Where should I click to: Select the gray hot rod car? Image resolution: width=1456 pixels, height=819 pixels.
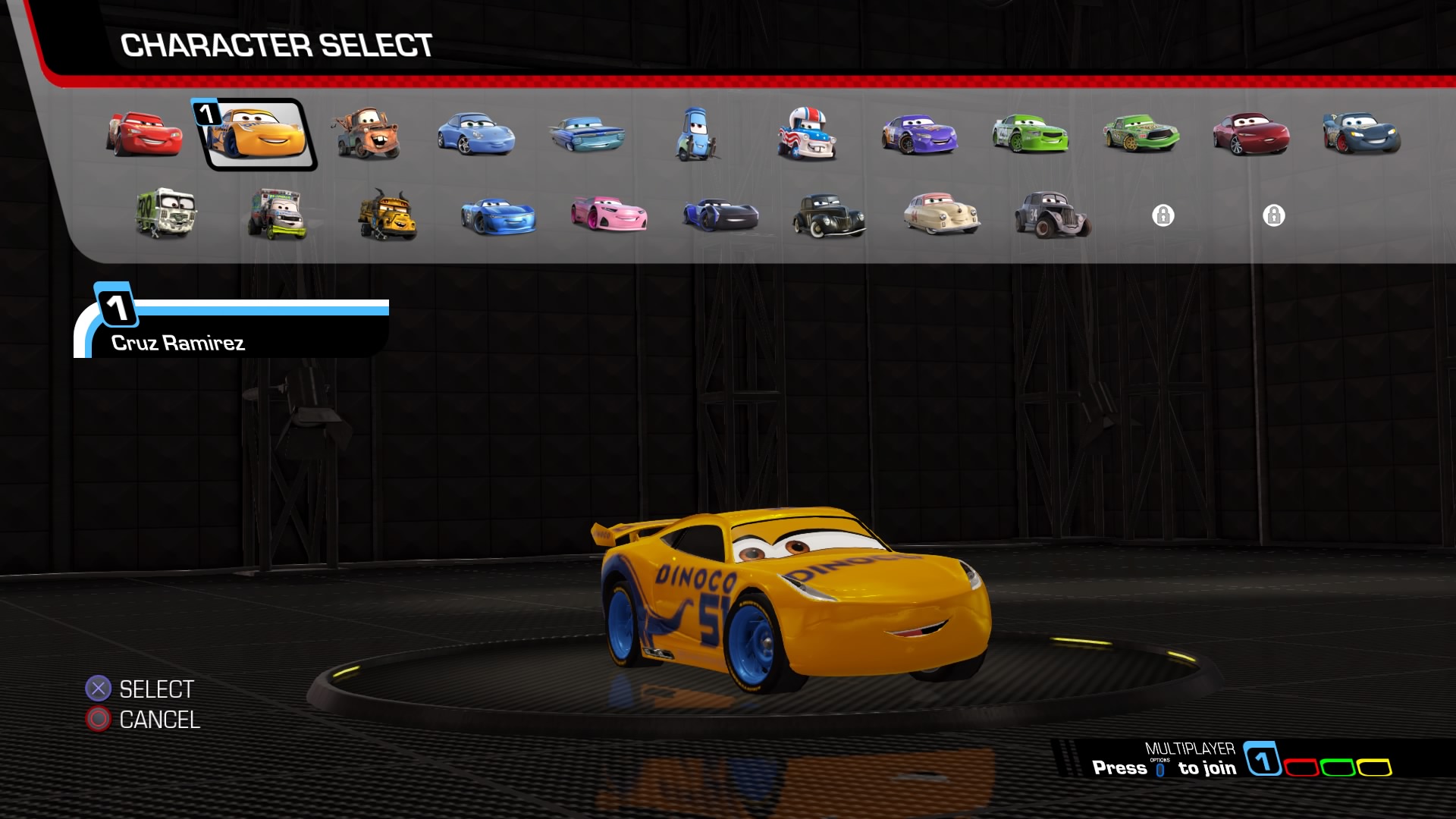[x=1053, y=215]
